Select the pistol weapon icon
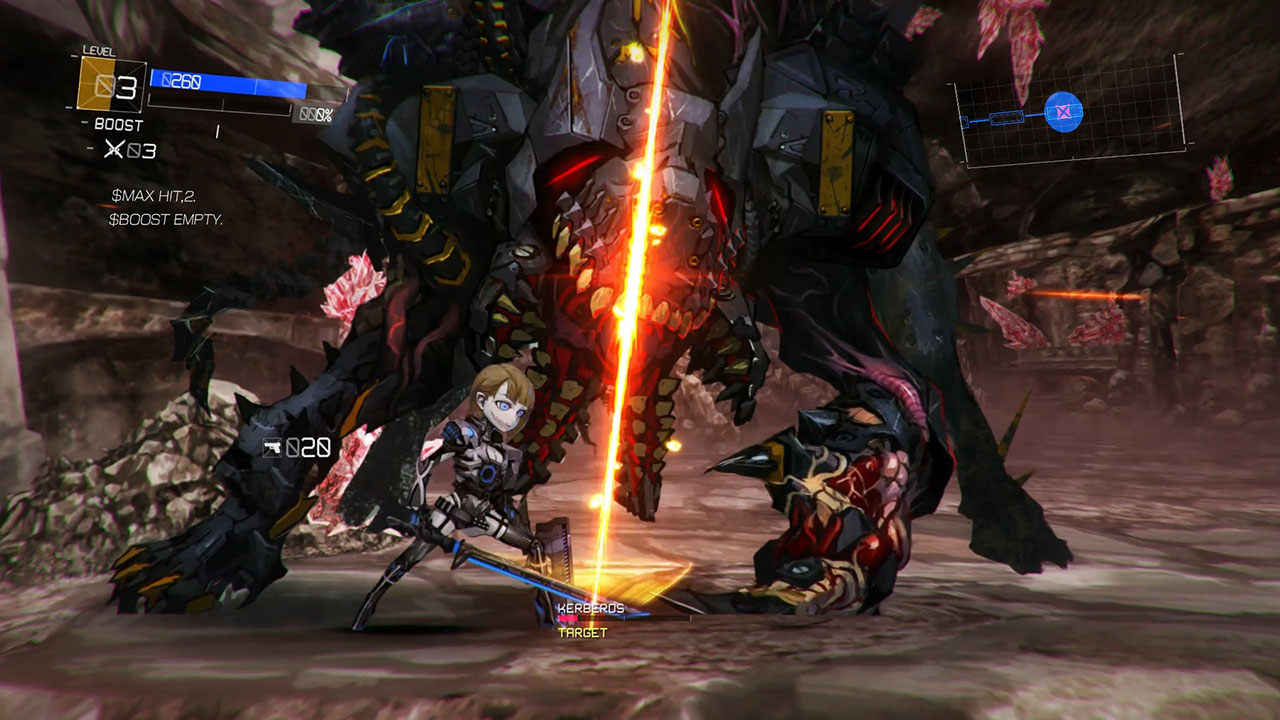 (x=272, y=448)
